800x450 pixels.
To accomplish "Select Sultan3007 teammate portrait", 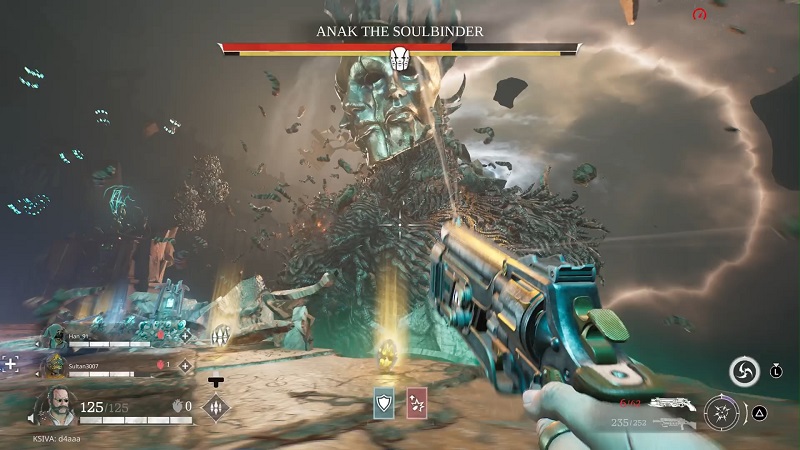I will point(55,367).
